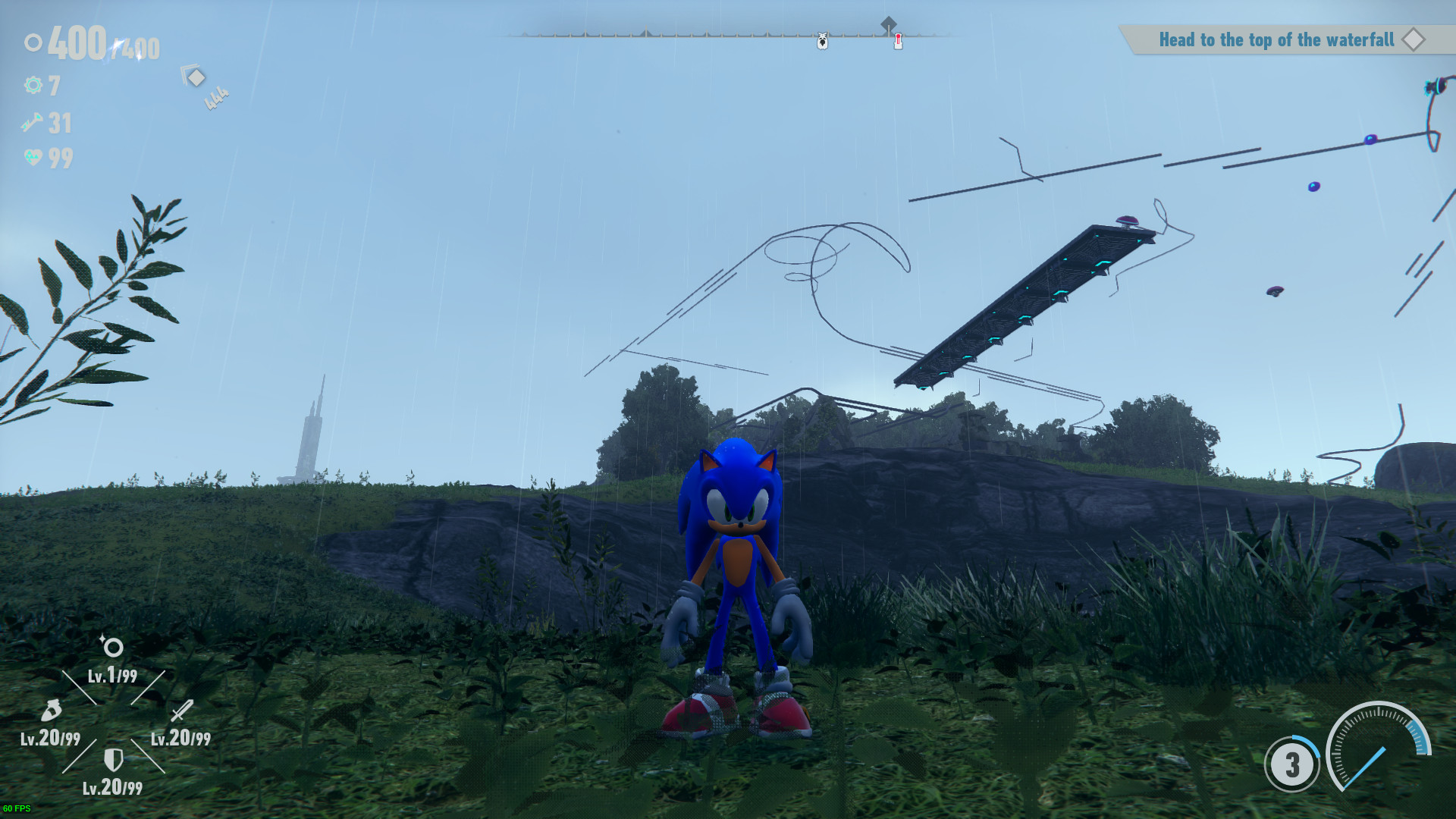
Task: Click the boost counter showing 3
Action: coord(1291,766)
